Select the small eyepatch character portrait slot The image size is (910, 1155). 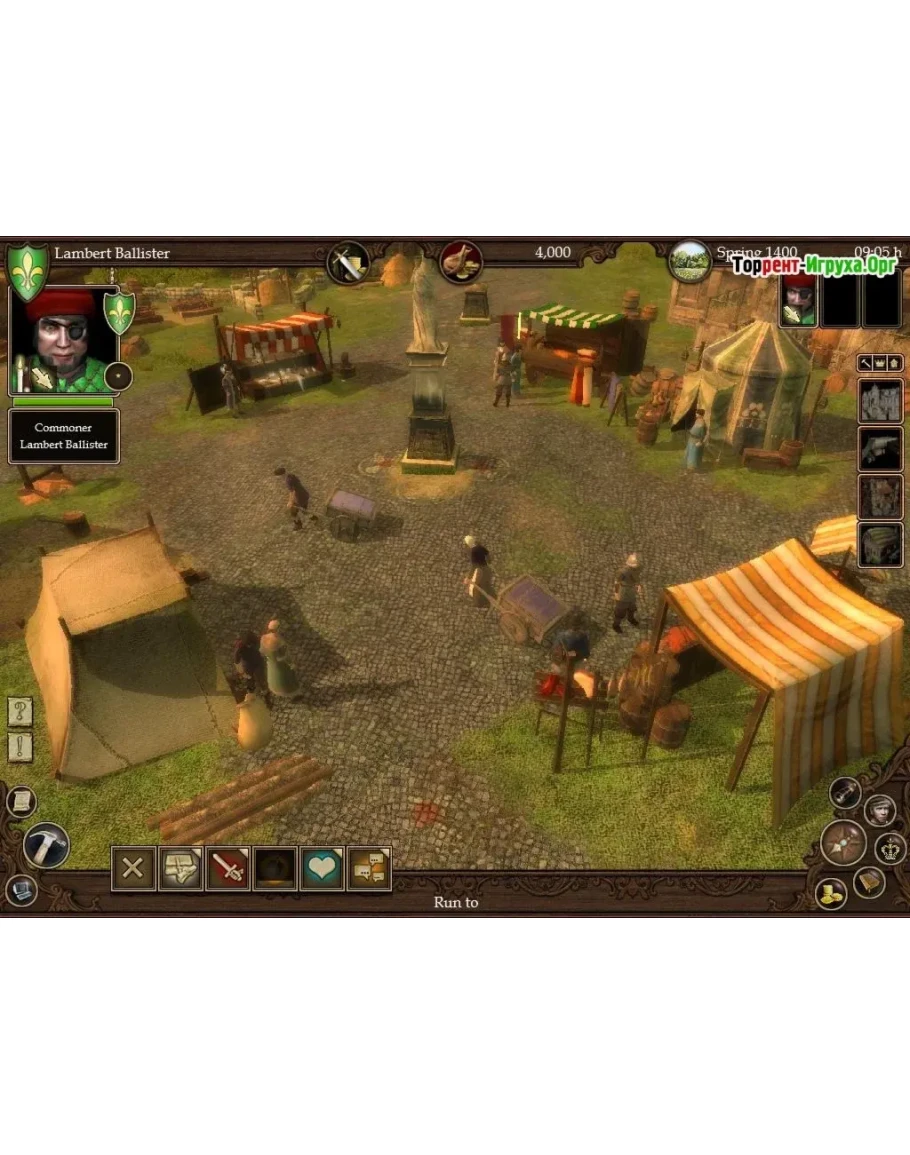point(799,300)
